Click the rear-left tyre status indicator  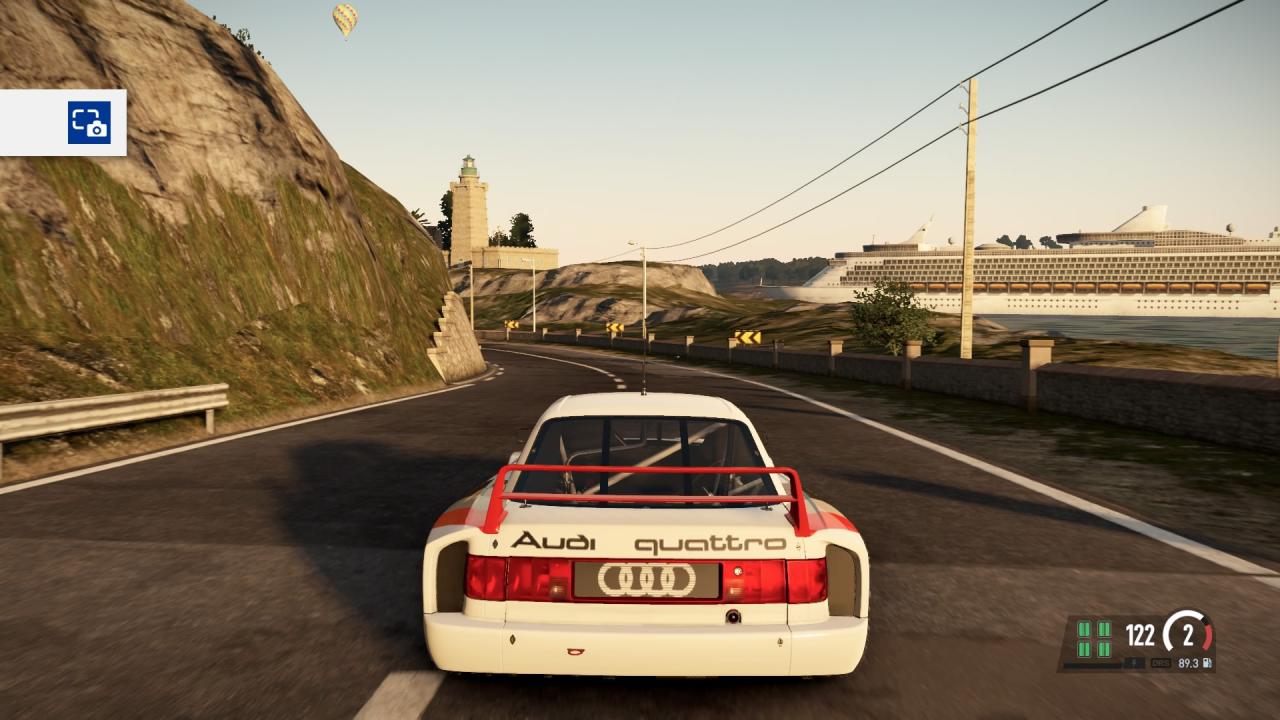(1084, 650)
